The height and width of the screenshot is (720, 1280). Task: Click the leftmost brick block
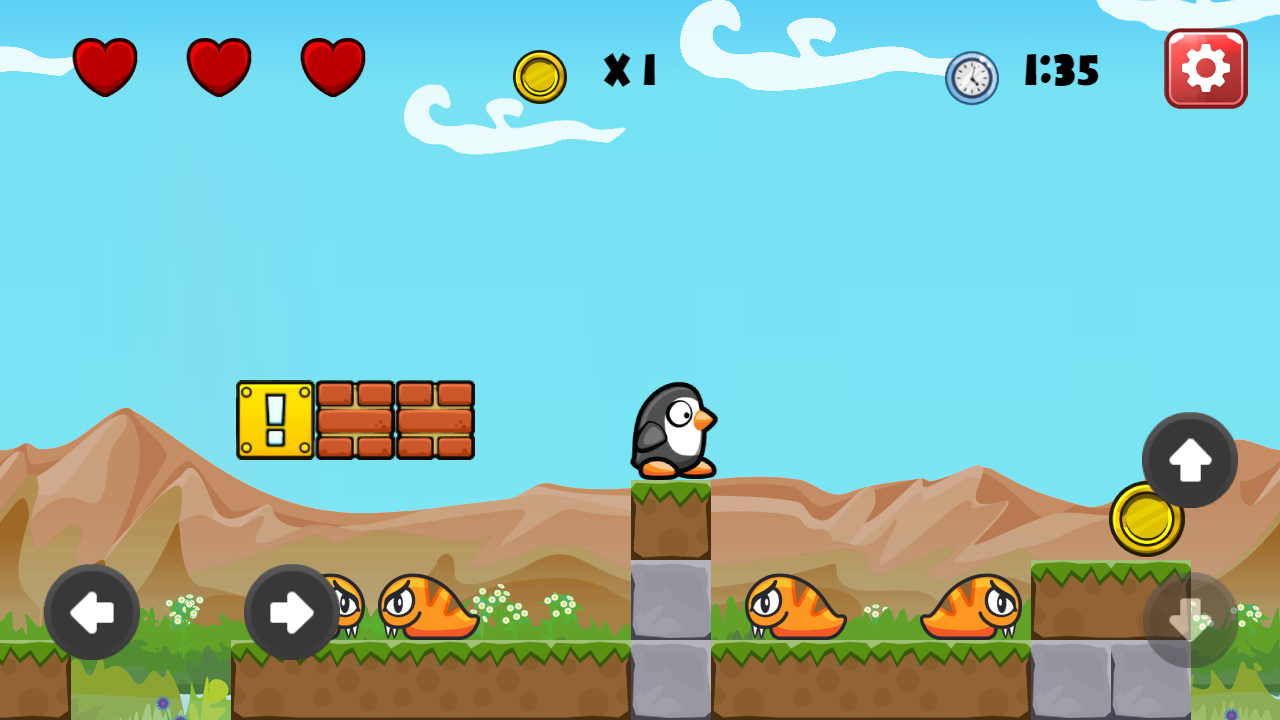(x=357, y=420)
